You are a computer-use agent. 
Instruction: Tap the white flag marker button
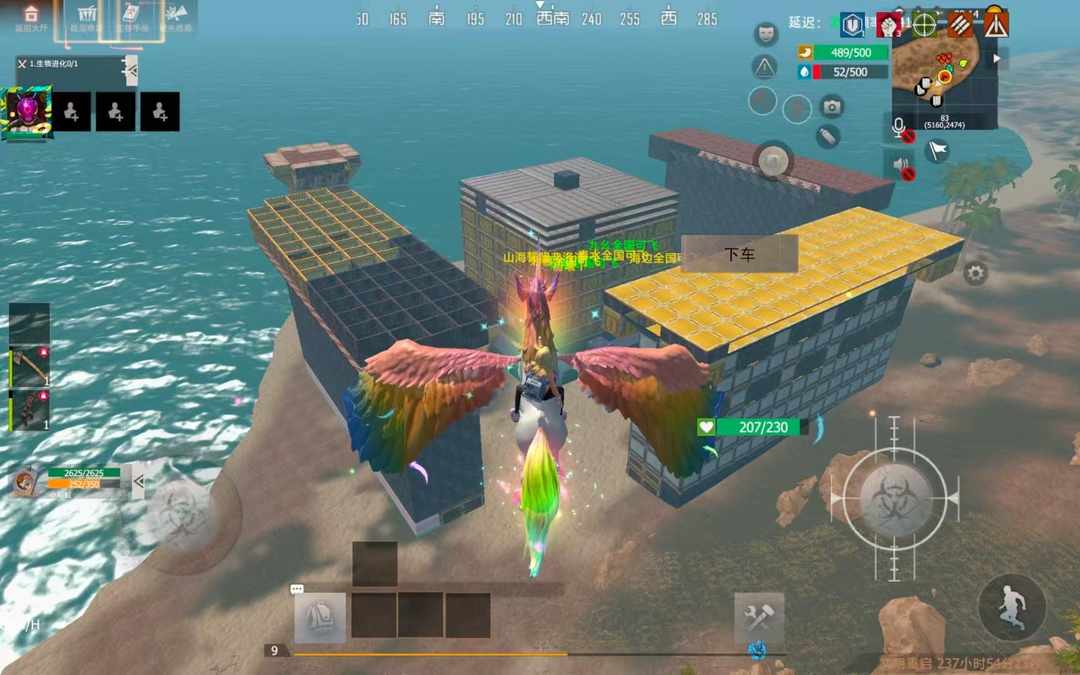pyautogui.click(x=937, y=151)
